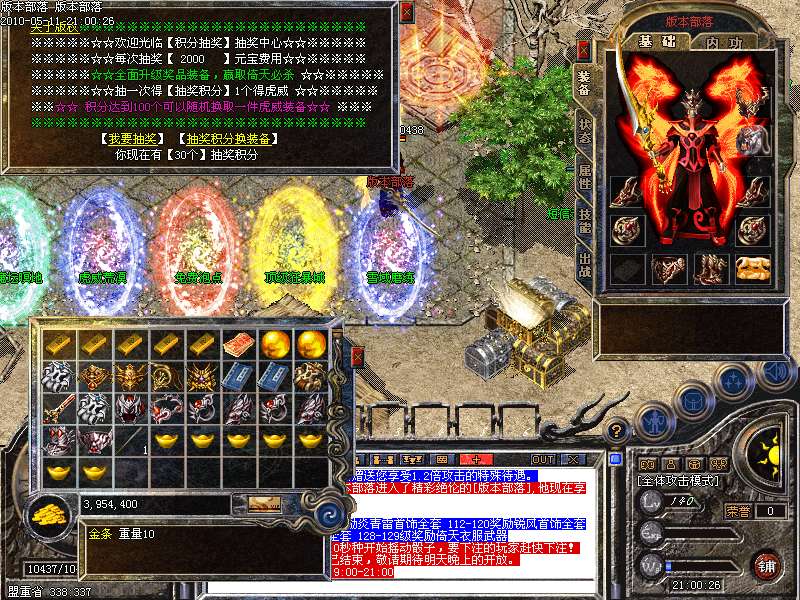Close the inventory bag window
This screenshot has height=600, width=800.
coord(357,357)
